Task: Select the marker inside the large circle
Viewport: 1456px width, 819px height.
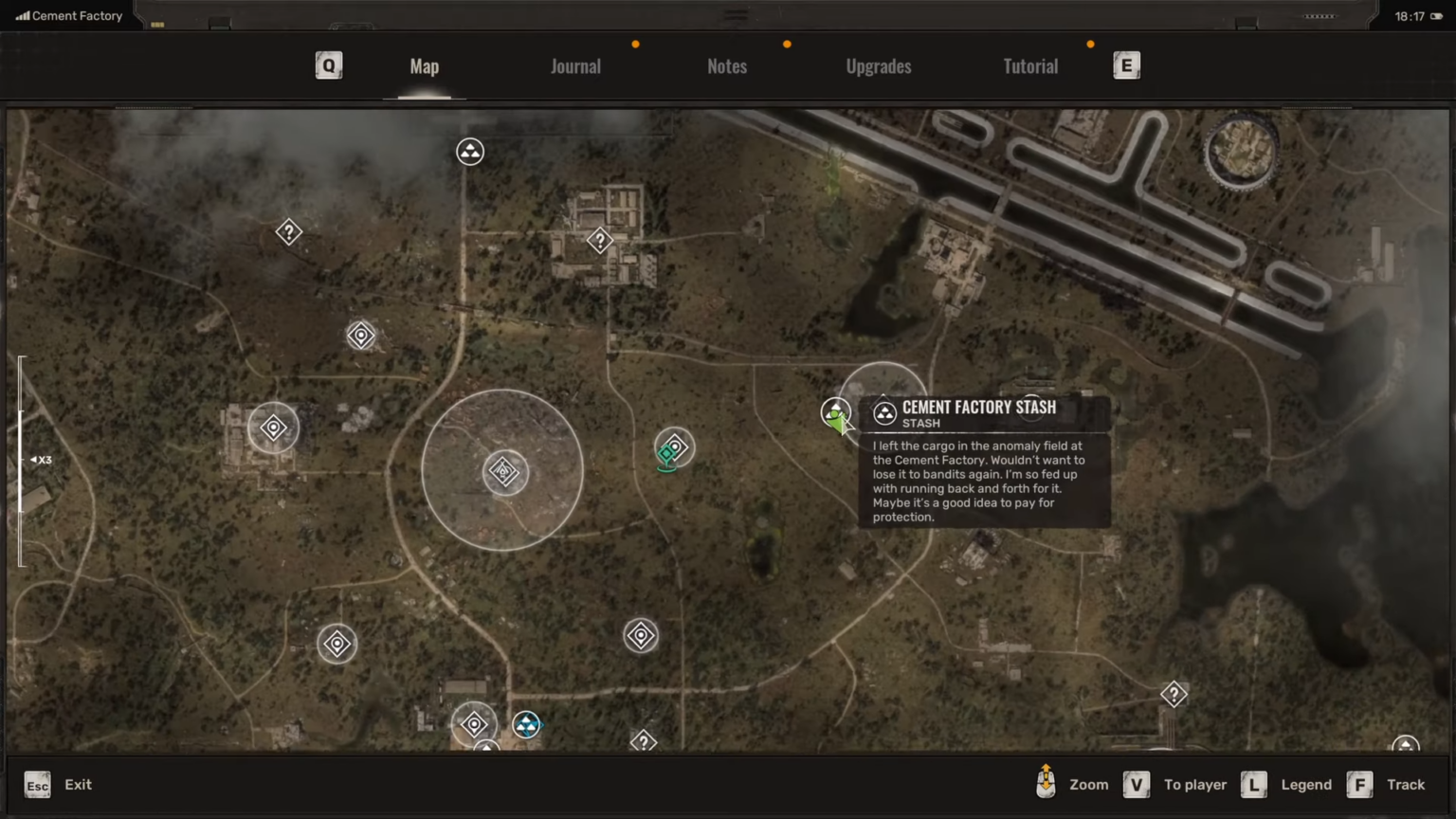Action: coord(503,471)
